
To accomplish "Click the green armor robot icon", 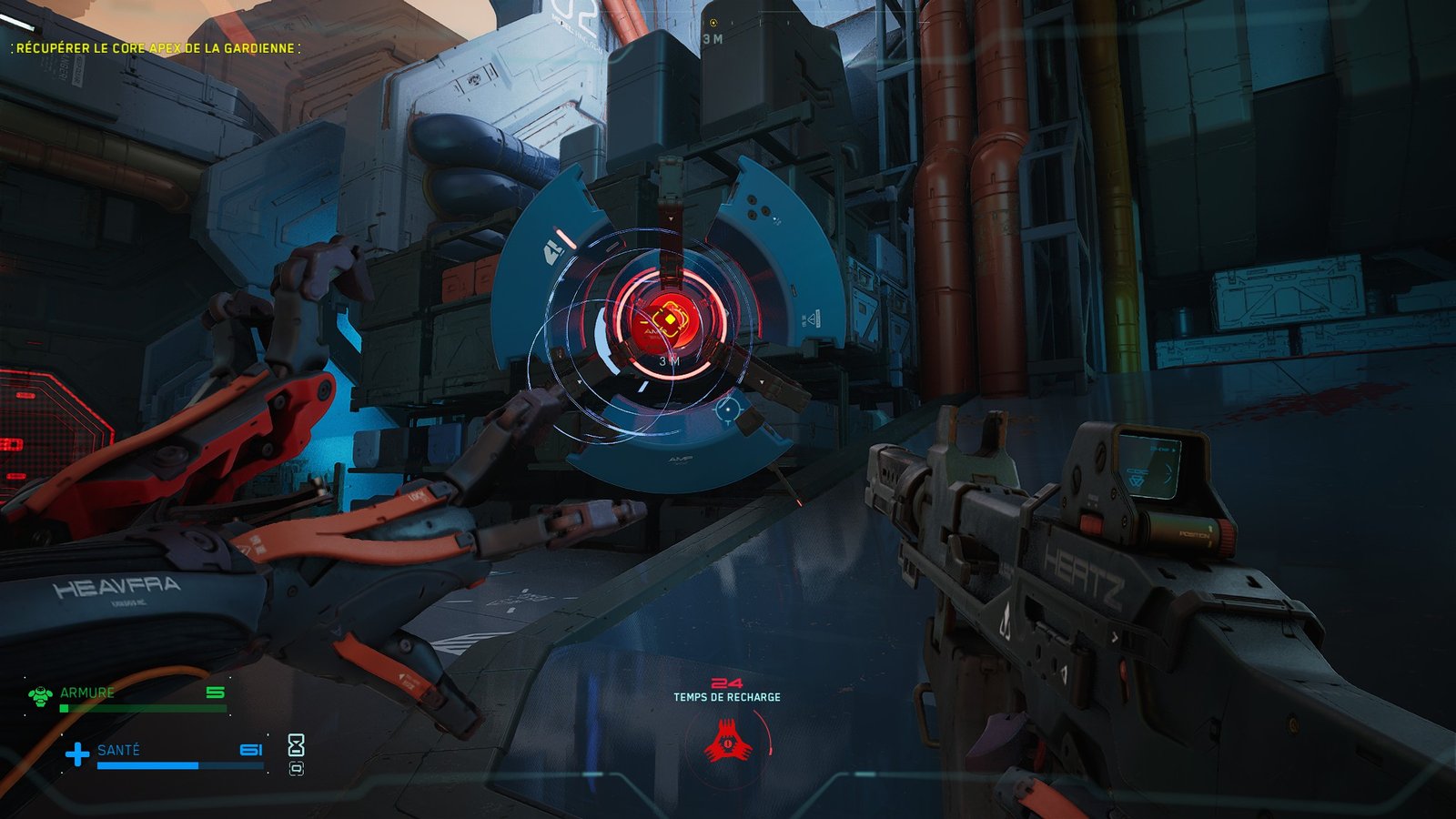I will coord(40,696).
